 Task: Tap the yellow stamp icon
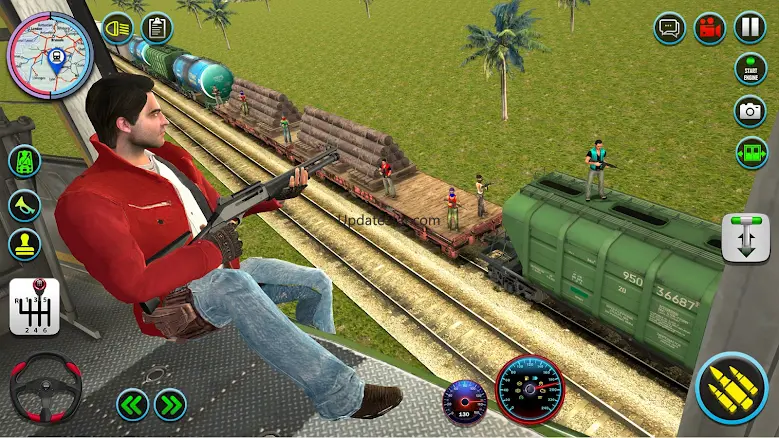[24, 244]
